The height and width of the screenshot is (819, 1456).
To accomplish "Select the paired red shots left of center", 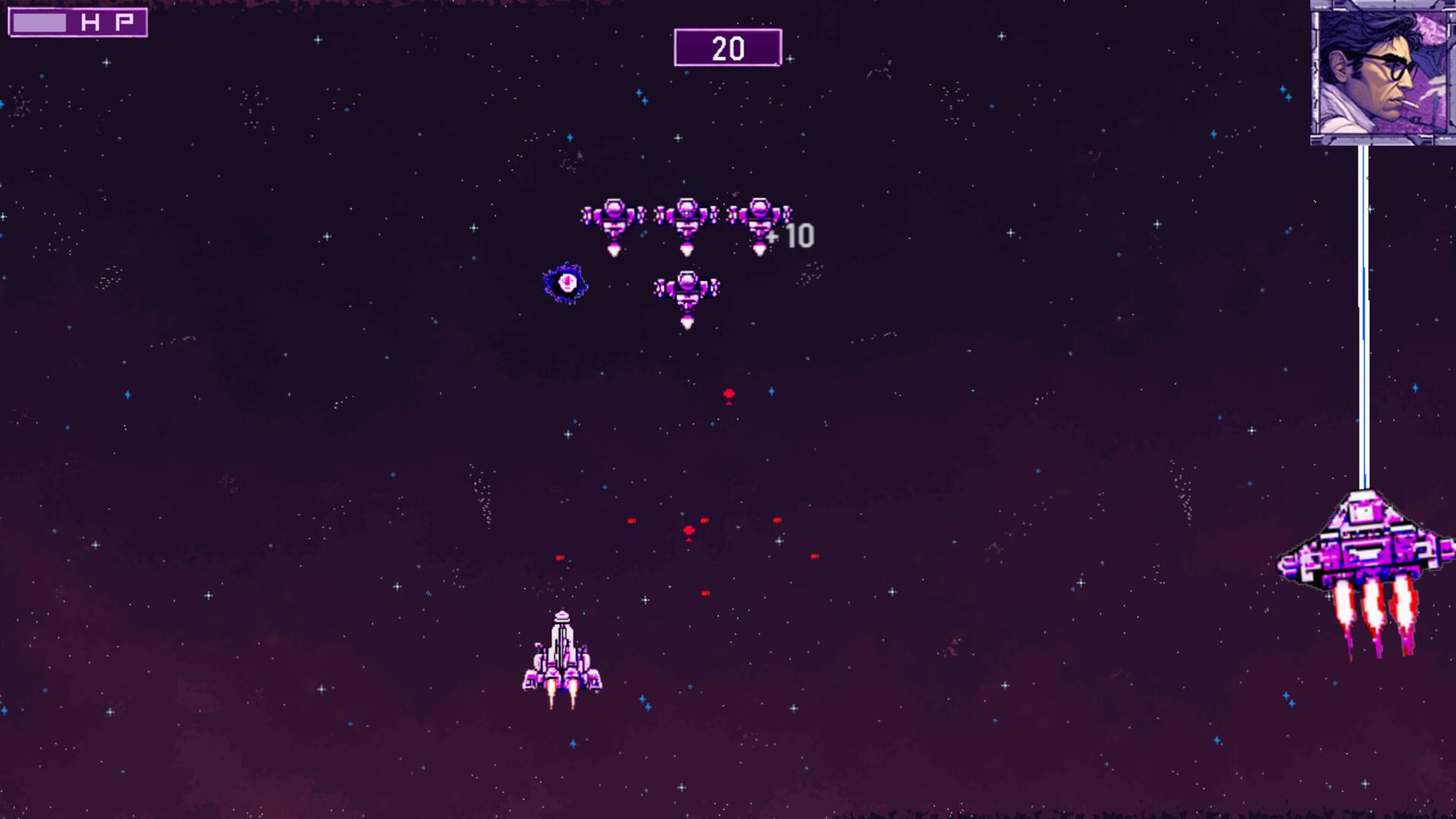I will tap(632, 521).
